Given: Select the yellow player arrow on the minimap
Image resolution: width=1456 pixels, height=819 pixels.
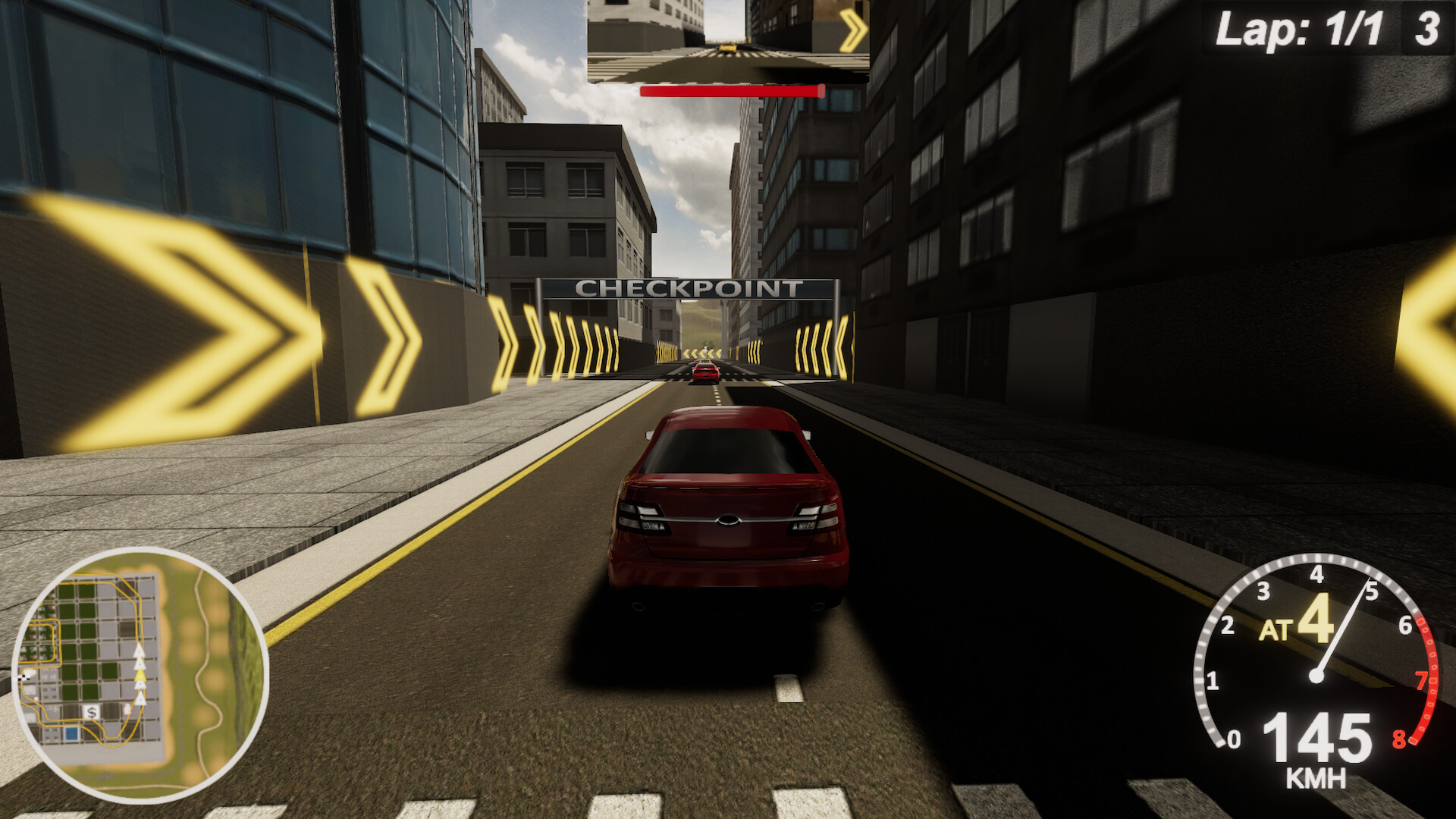Looking at the screenshot, I should (140, 676).
